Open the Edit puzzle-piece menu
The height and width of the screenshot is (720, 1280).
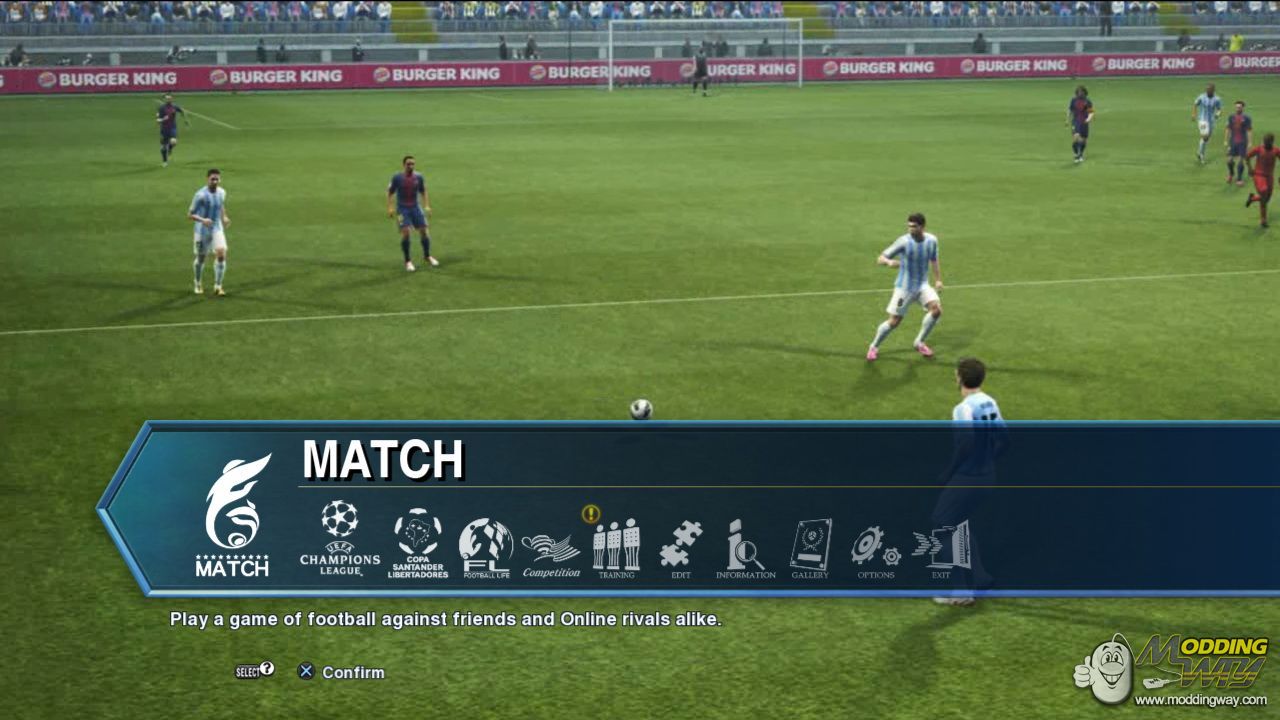coord(681,549)
